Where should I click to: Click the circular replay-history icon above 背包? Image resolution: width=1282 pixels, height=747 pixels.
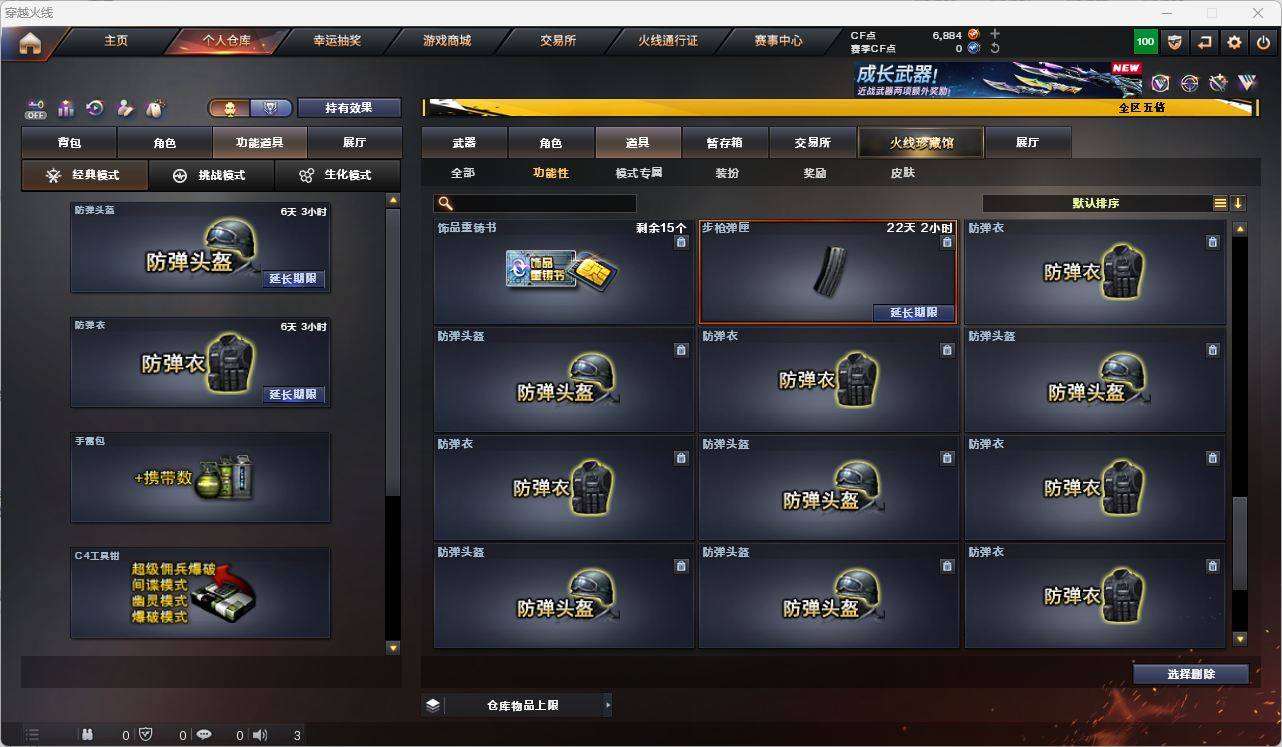point(94,108)
